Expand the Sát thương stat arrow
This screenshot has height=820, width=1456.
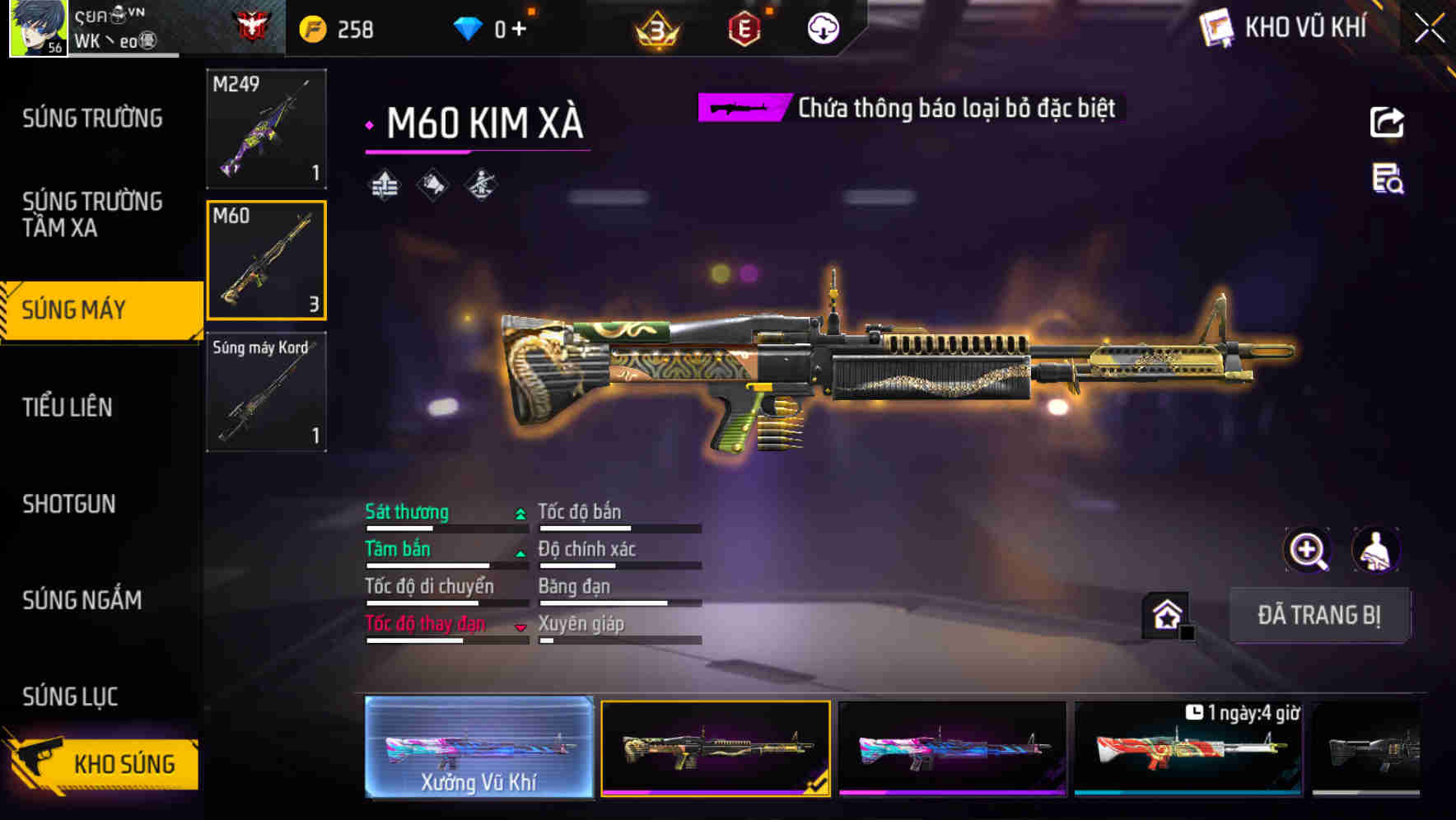(520, 512)
